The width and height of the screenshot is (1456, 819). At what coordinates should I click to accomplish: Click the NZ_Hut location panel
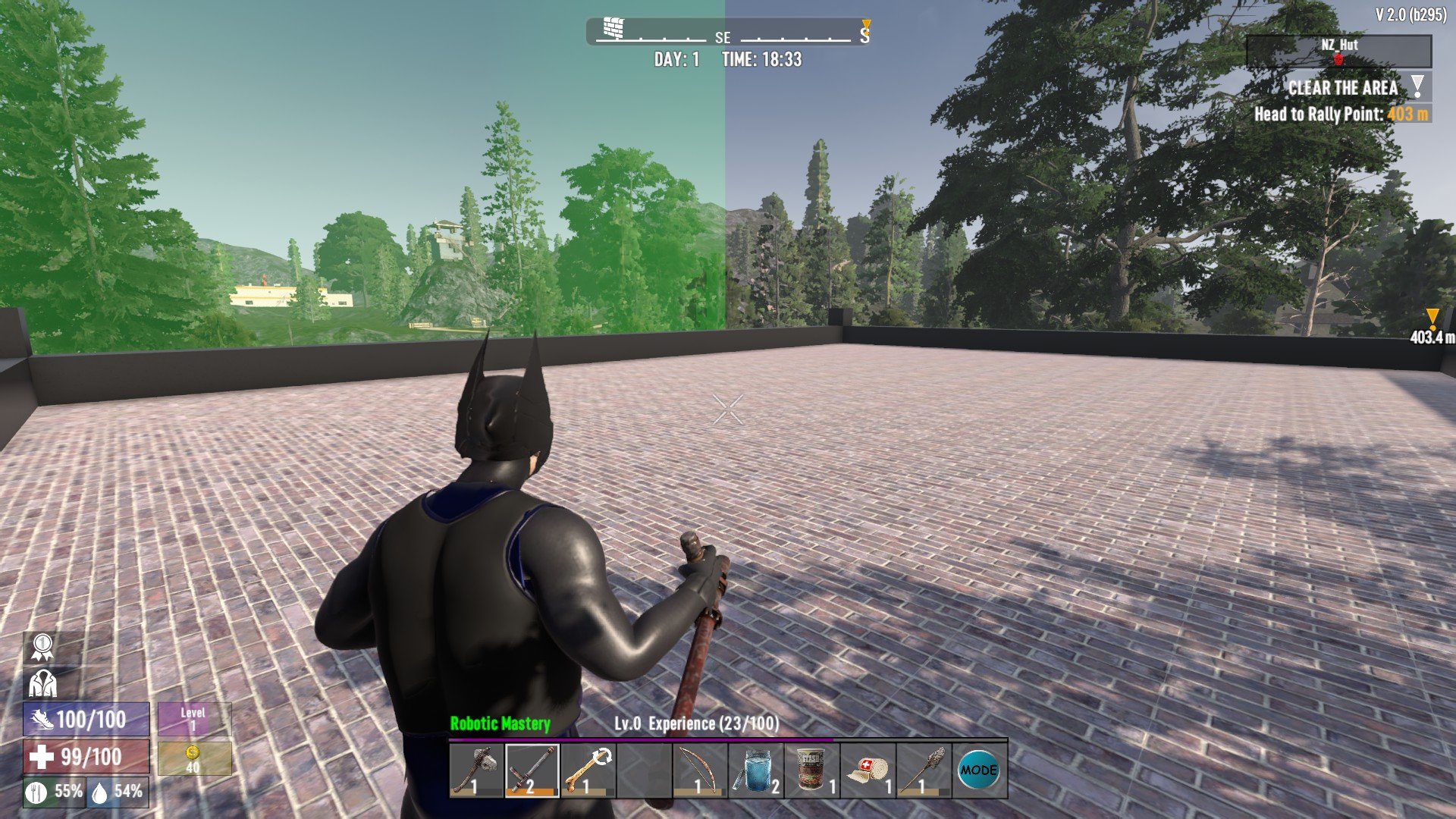pyautogui.click(x=1338, y=52)
